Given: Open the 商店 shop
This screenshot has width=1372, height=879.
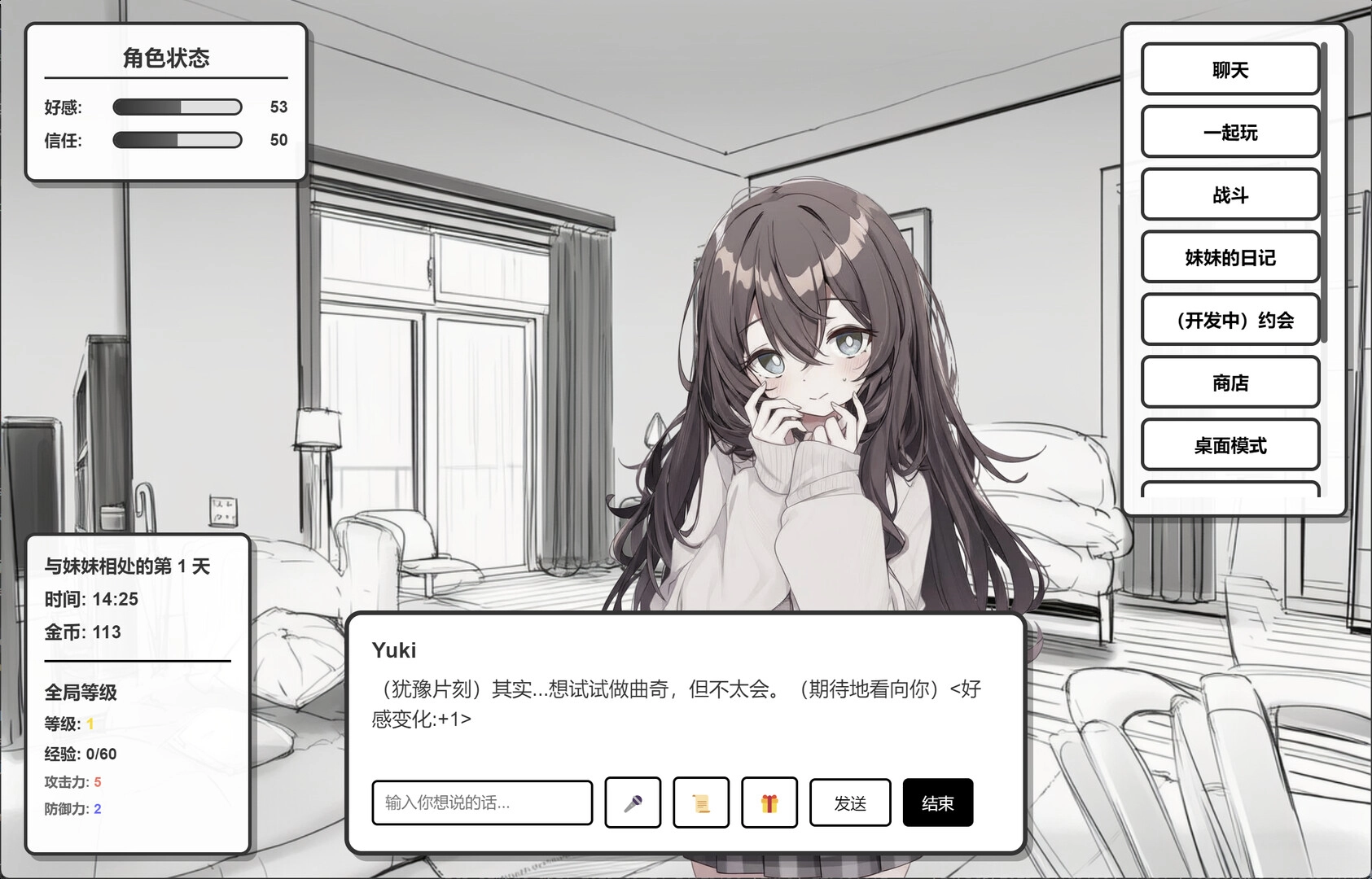Looking at the screenshot, I should click(x=1230, y=383).
